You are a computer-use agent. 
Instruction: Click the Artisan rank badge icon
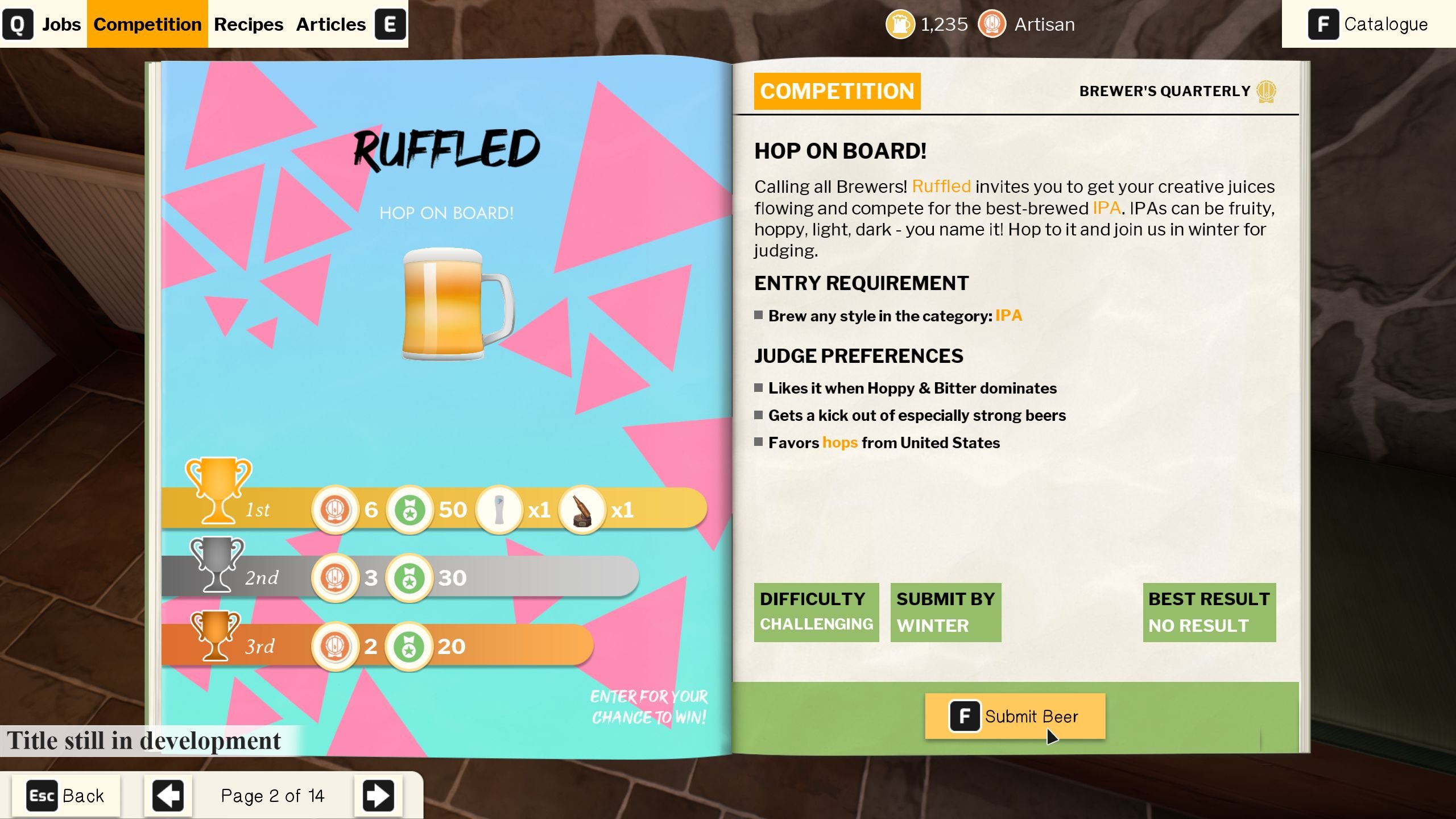pos(992,24)
